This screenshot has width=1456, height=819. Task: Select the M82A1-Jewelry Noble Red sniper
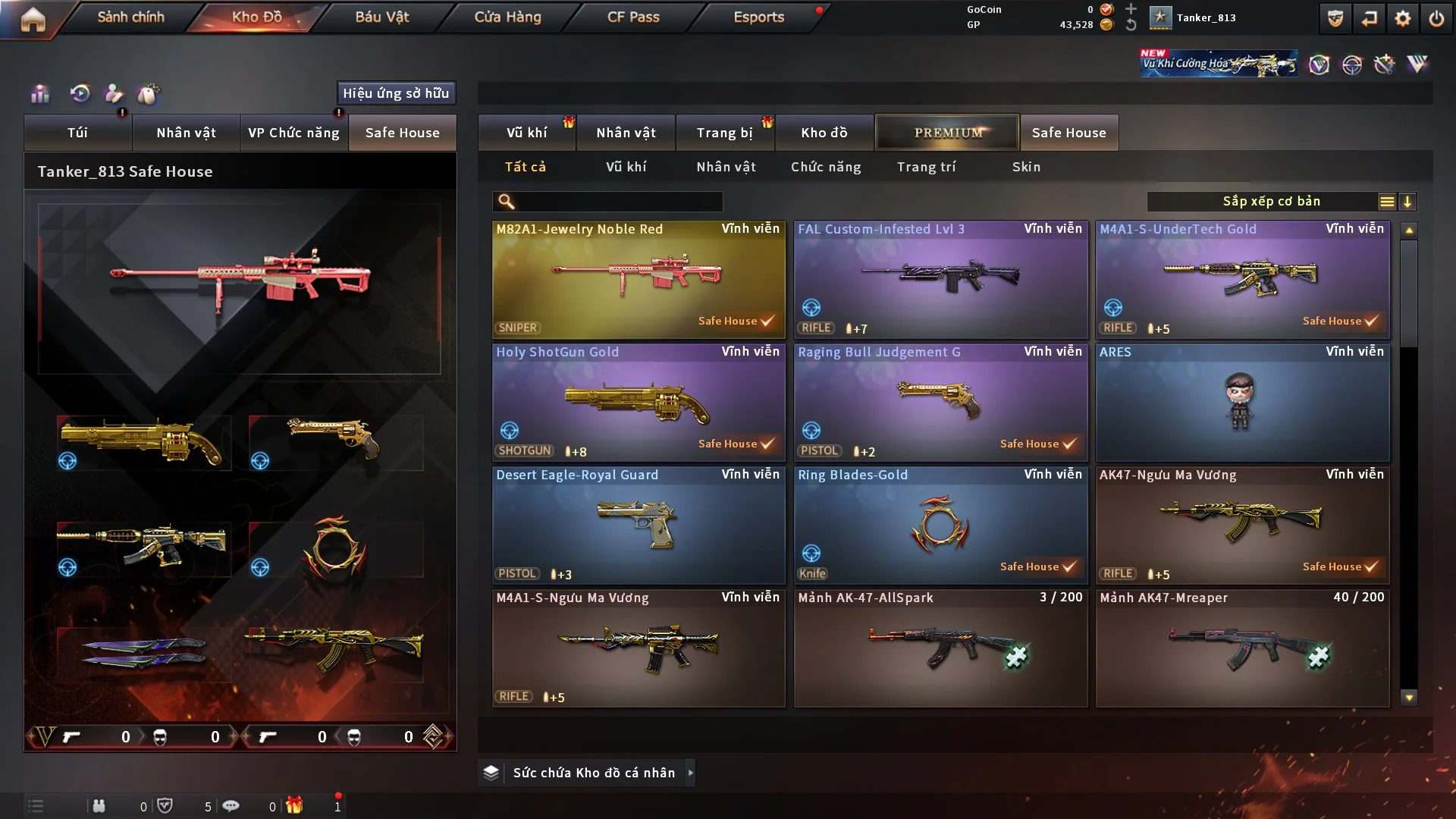[x=638, y=279]
